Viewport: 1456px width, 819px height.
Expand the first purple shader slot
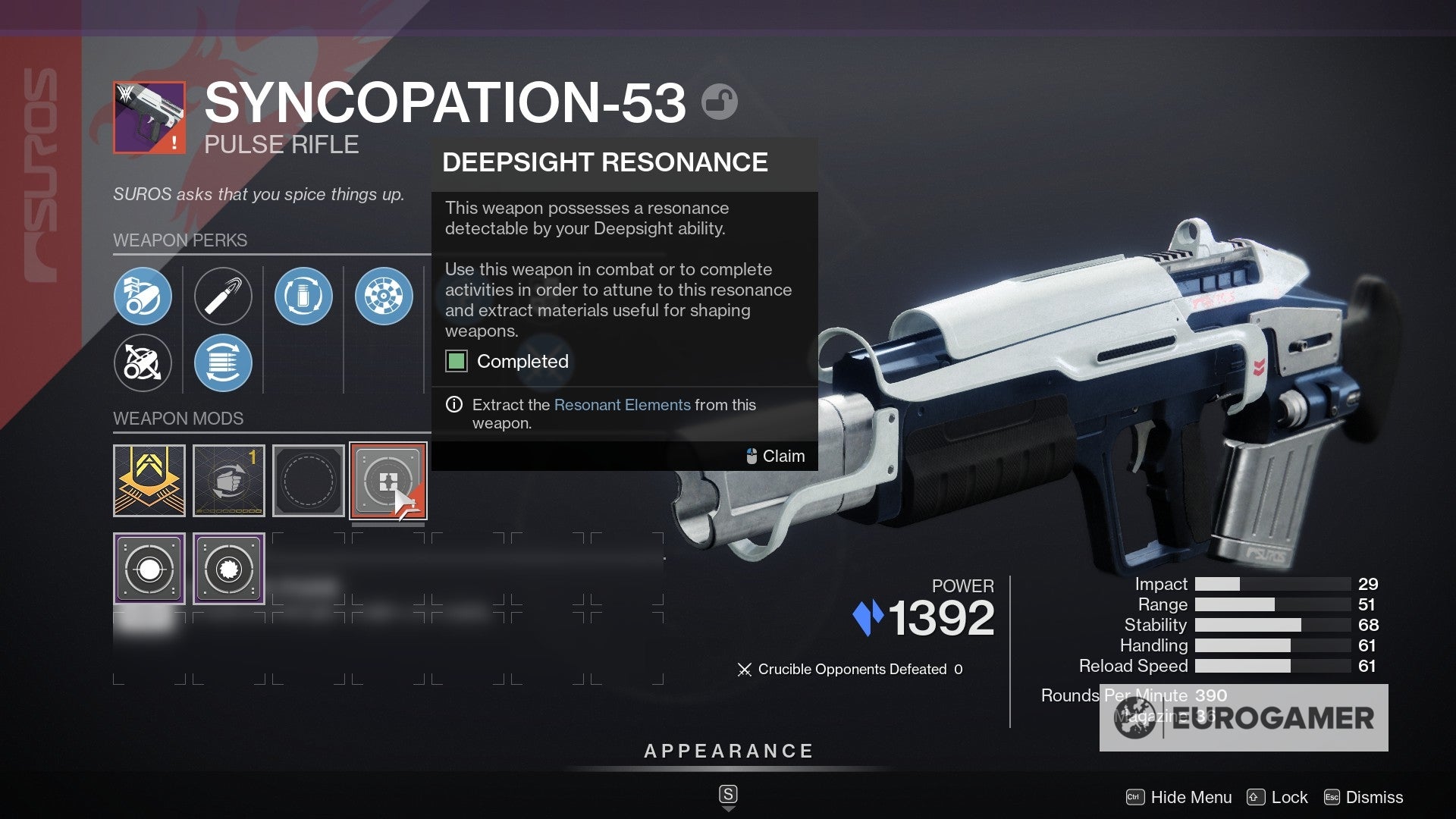click(x=149, y=568)
